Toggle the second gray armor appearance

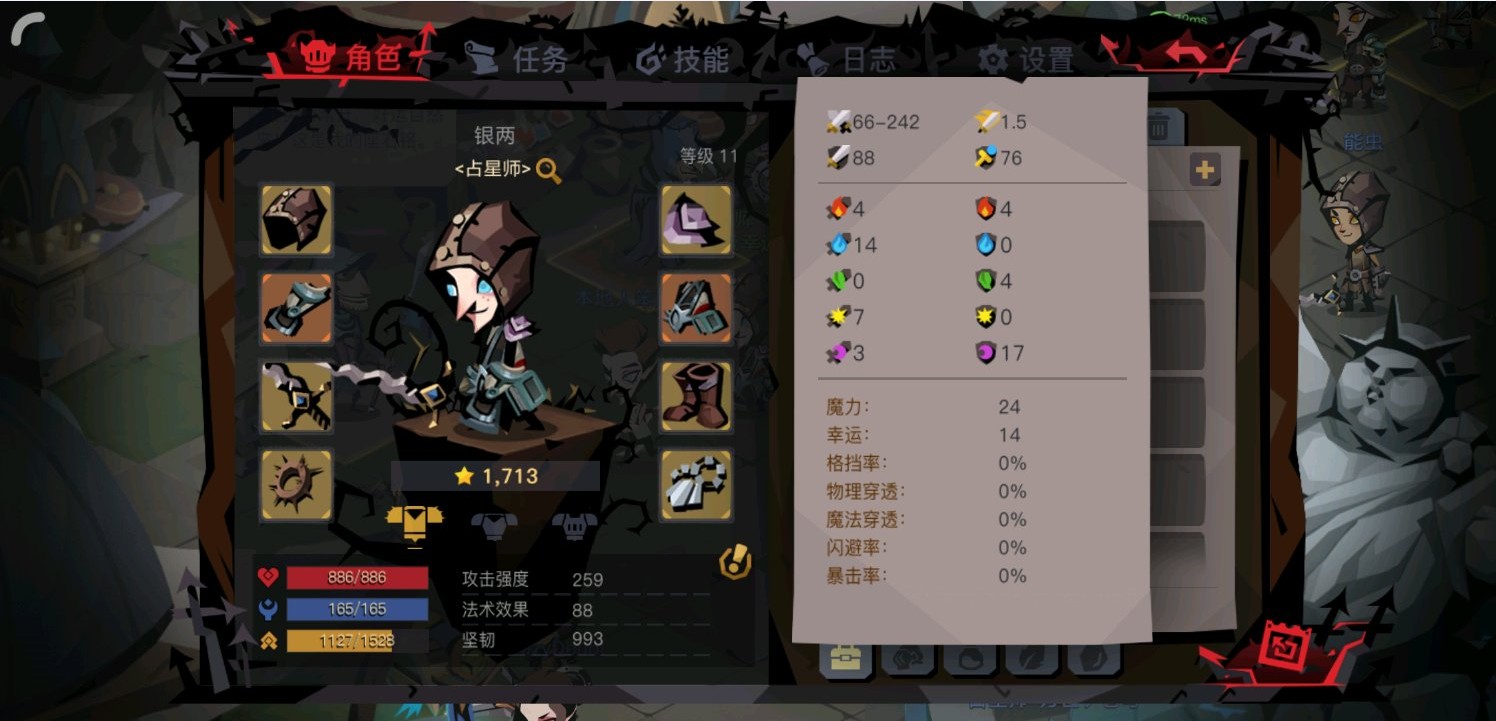494,521
